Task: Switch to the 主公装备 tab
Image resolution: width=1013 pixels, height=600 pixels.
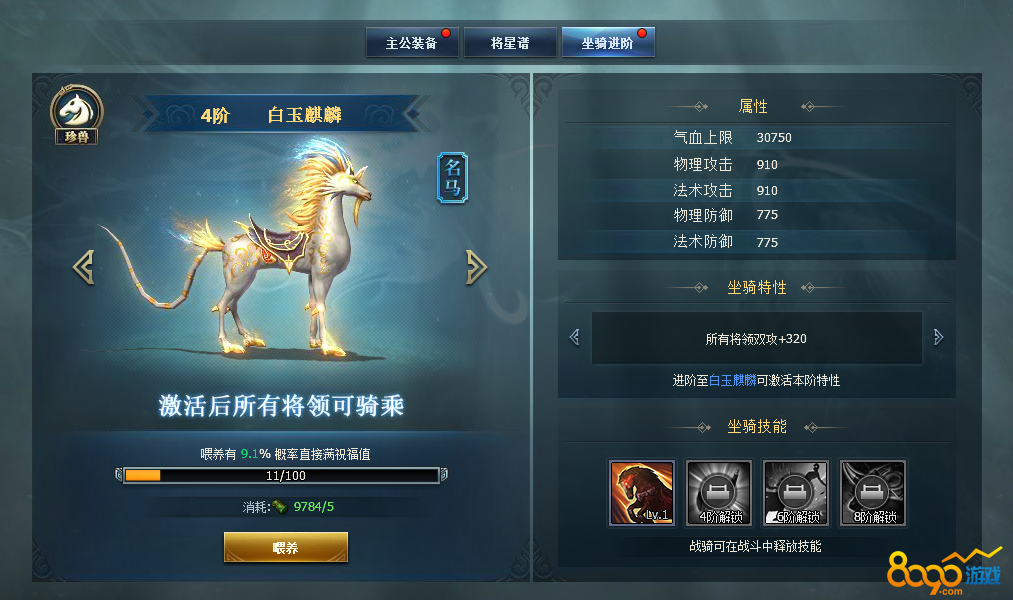Action: pyautogui.click(x=412, y=44)
